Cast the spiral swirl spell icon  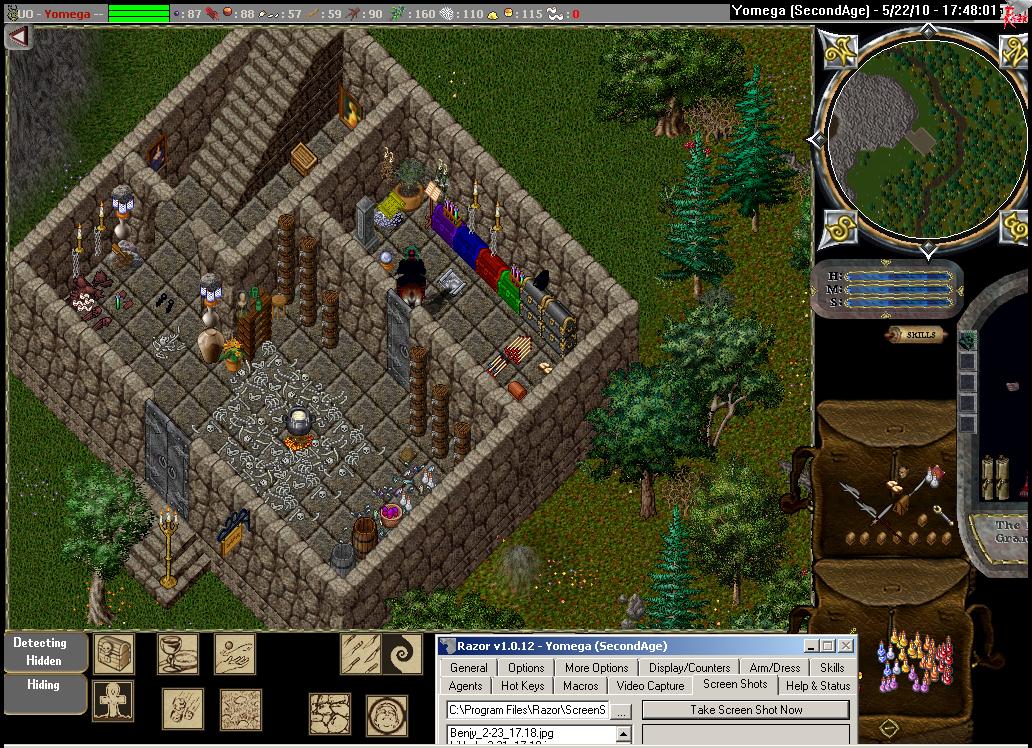[x=402, y=654]
